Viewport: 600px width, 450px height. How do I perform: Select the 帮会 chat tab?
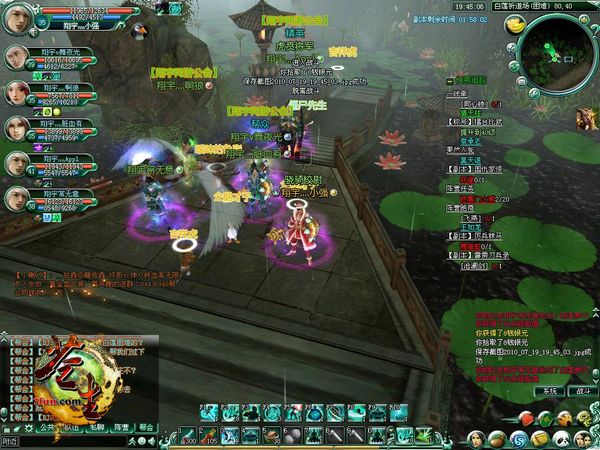click(146, 426)
